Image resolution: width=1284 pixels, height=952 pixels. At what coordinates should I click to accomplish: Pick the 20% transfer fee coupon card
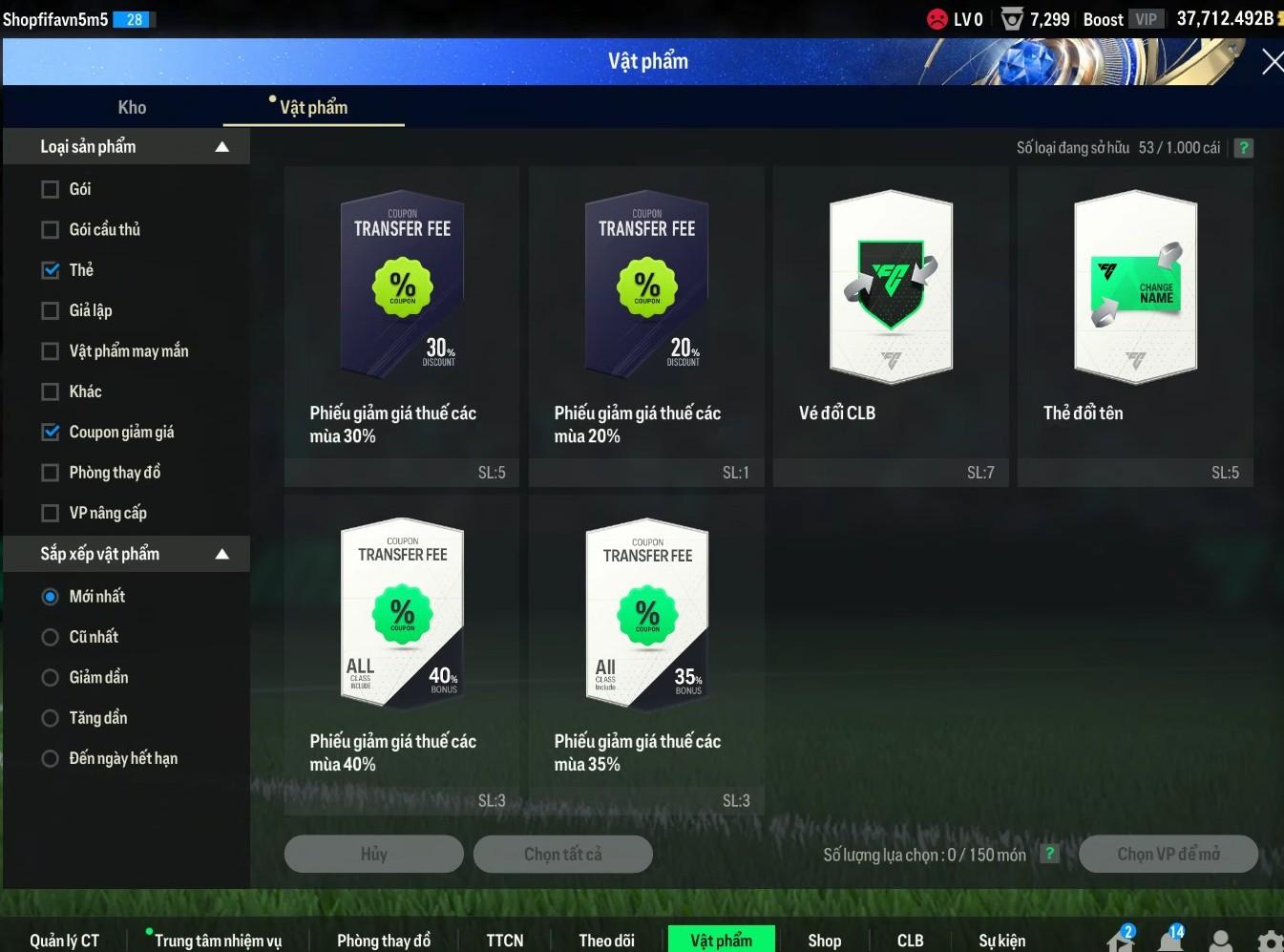point(646,325)
